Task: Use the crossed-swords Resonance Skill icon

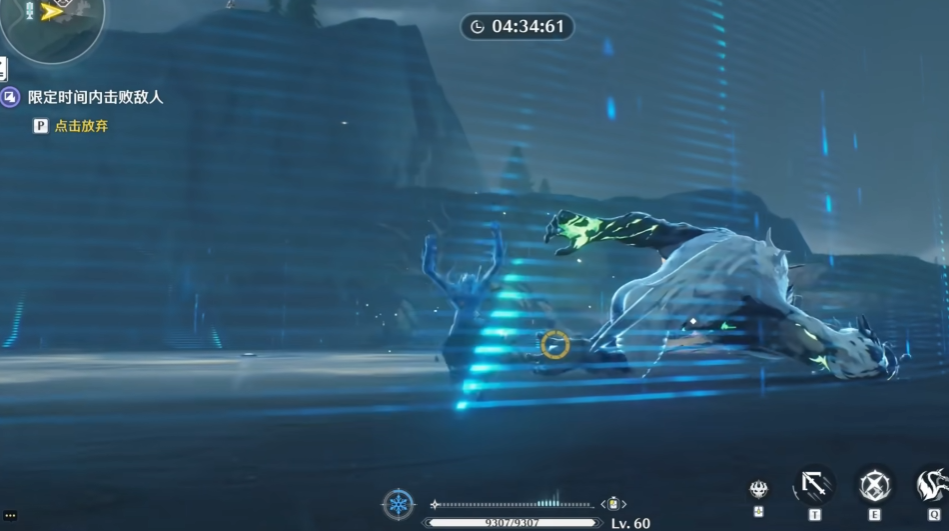Action: click(875, 486)
